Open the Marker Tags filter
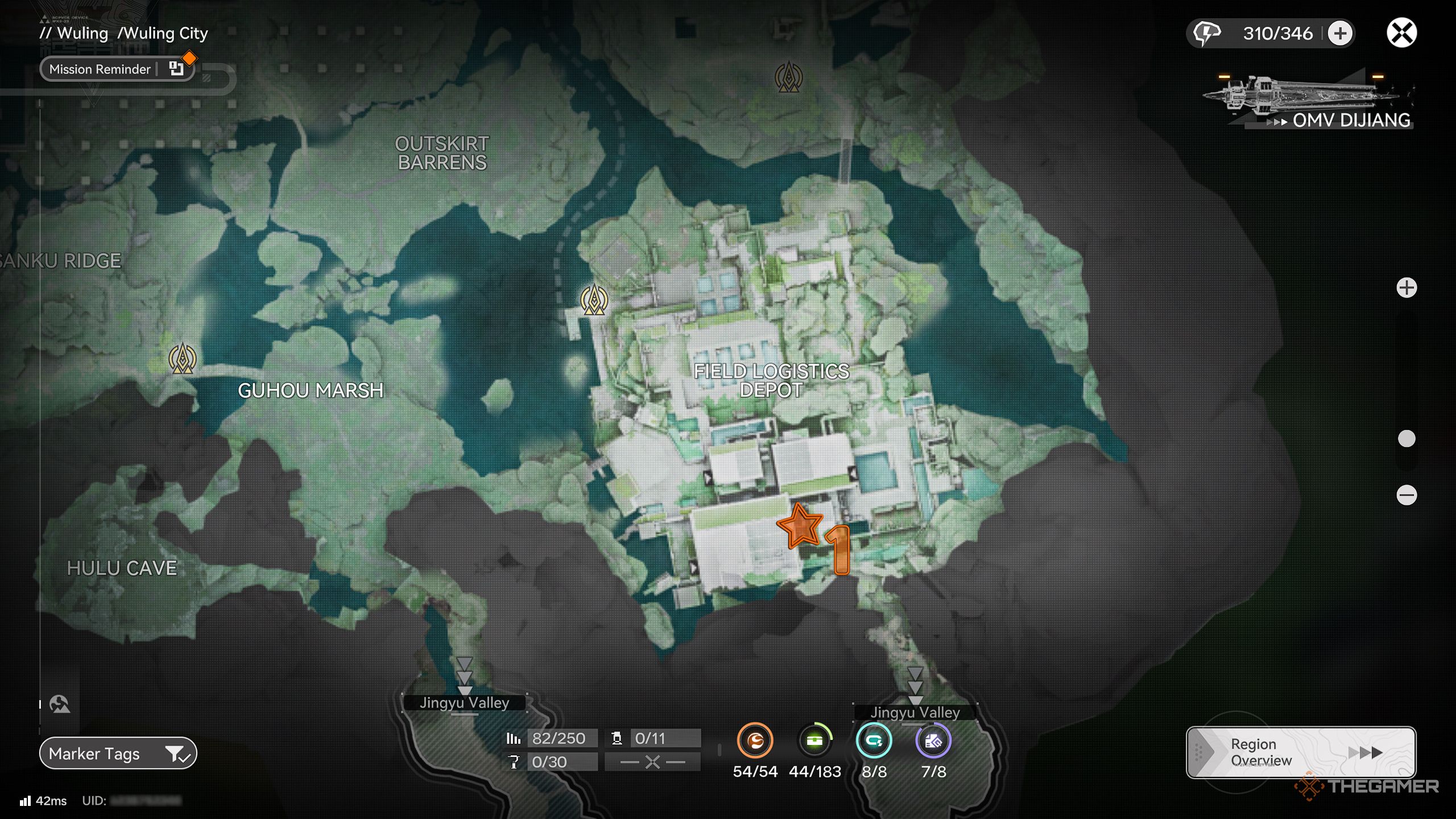Viewport: 1456px width, 819px height. [118, 754]
